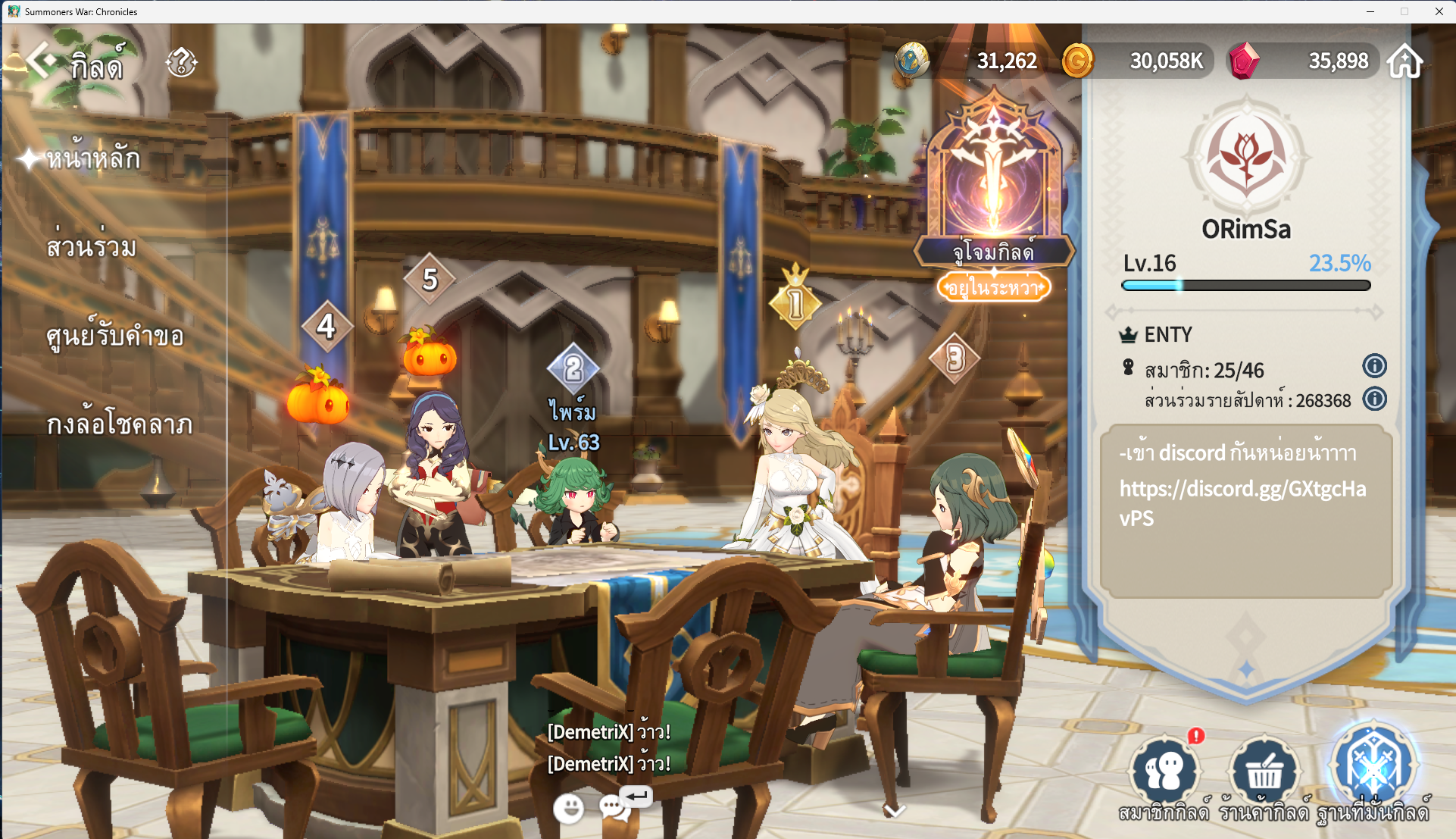Go back using the arrow beside กิลด์

pyautogui.click(x=42, y=61)
